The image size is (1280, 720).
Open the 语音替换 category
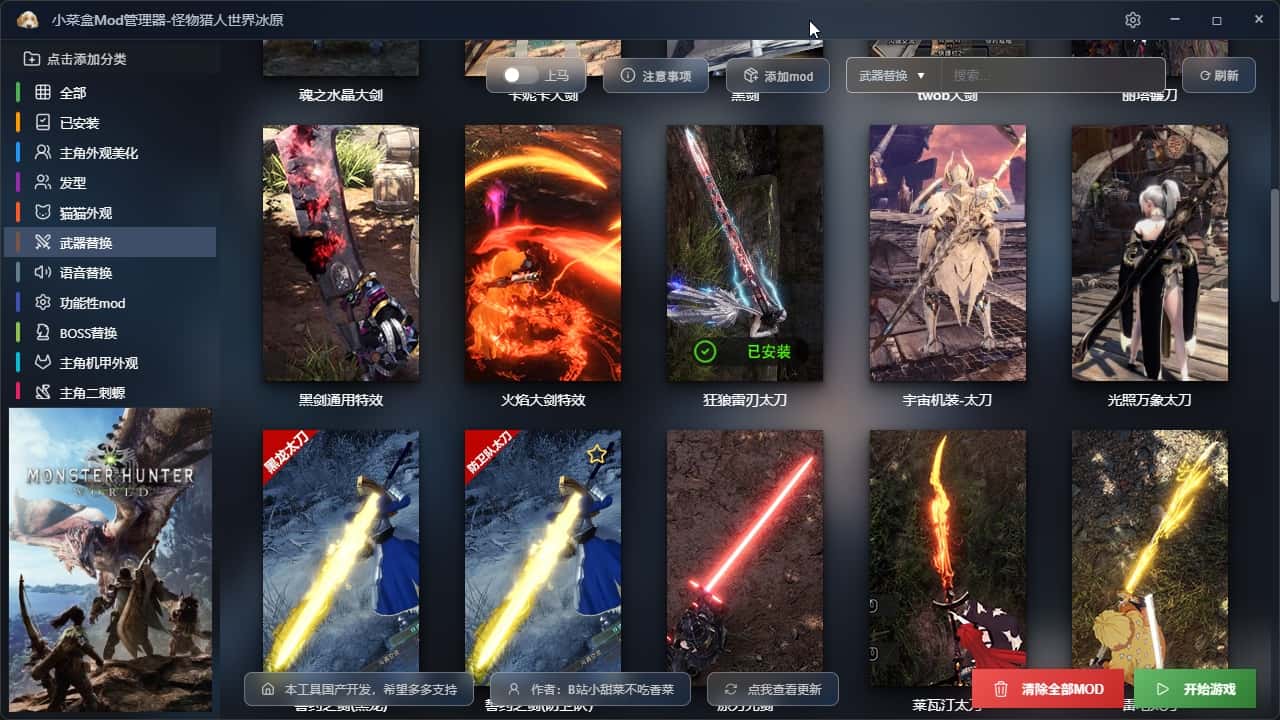point(85,273)
